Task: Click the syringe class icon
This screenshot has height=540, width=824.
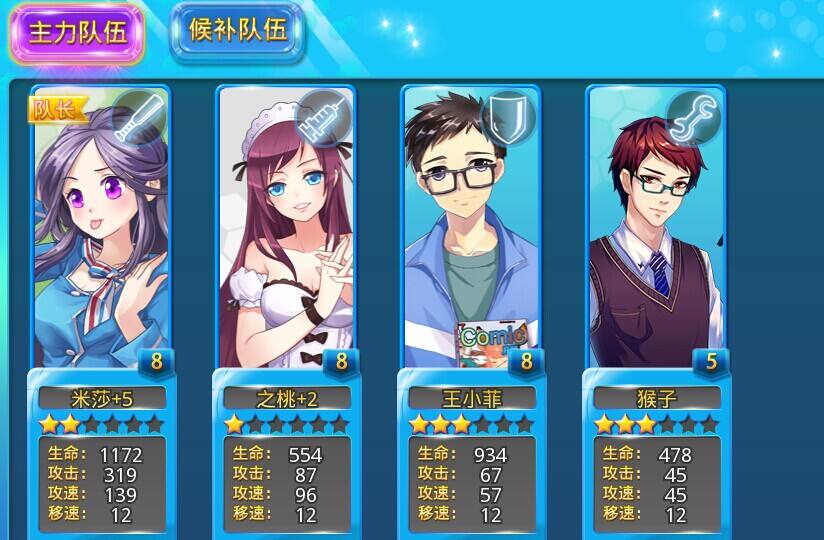Action: (321, 117)
